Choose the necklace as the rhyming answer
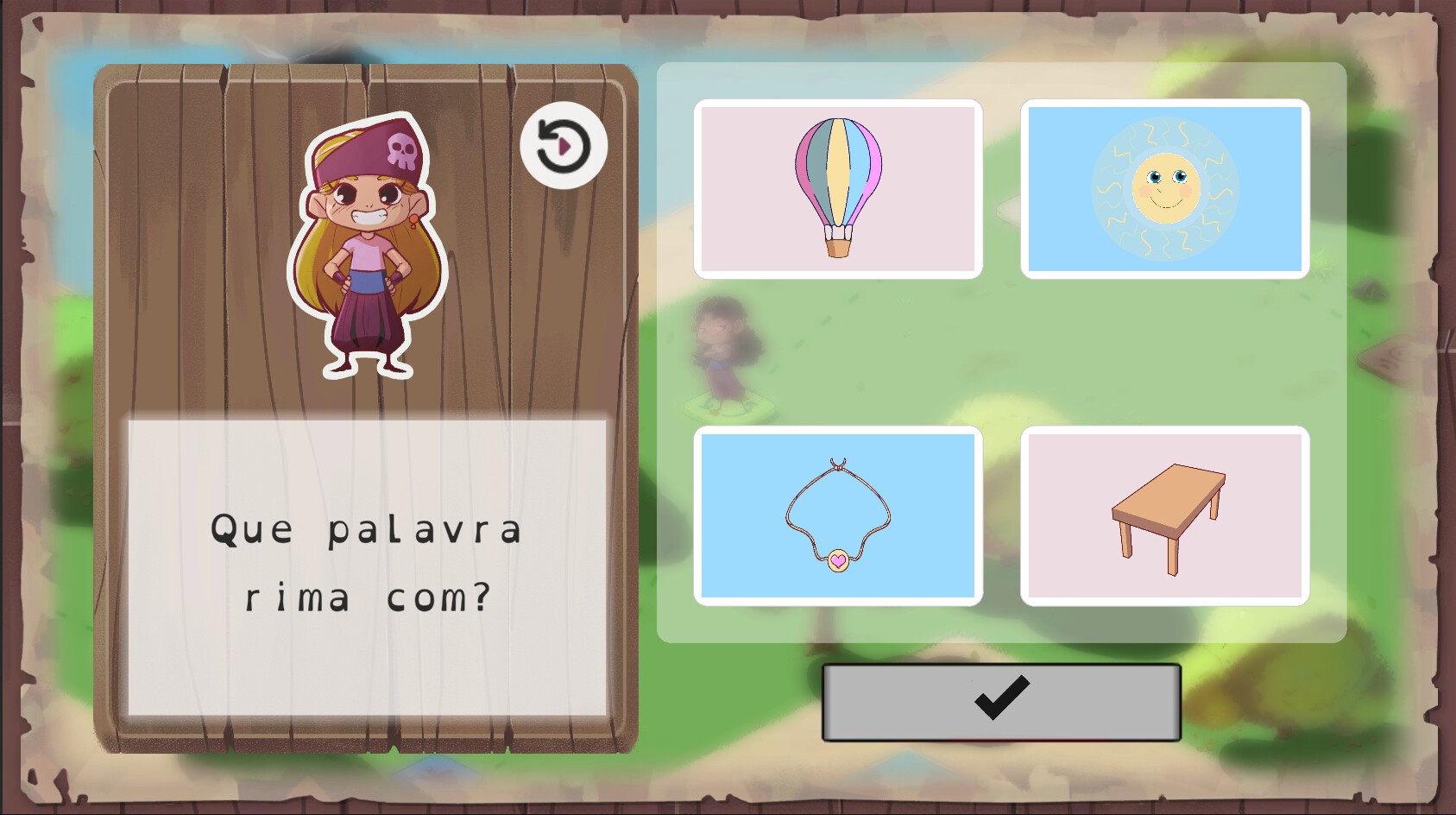 [x=837, y=516]
